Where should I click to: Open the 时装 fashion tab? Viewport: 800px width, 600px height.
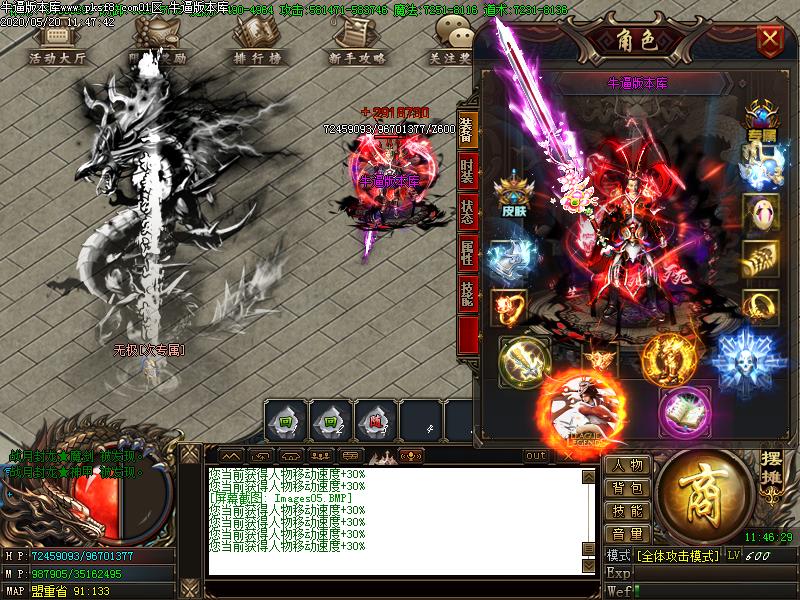pos(467,172)
